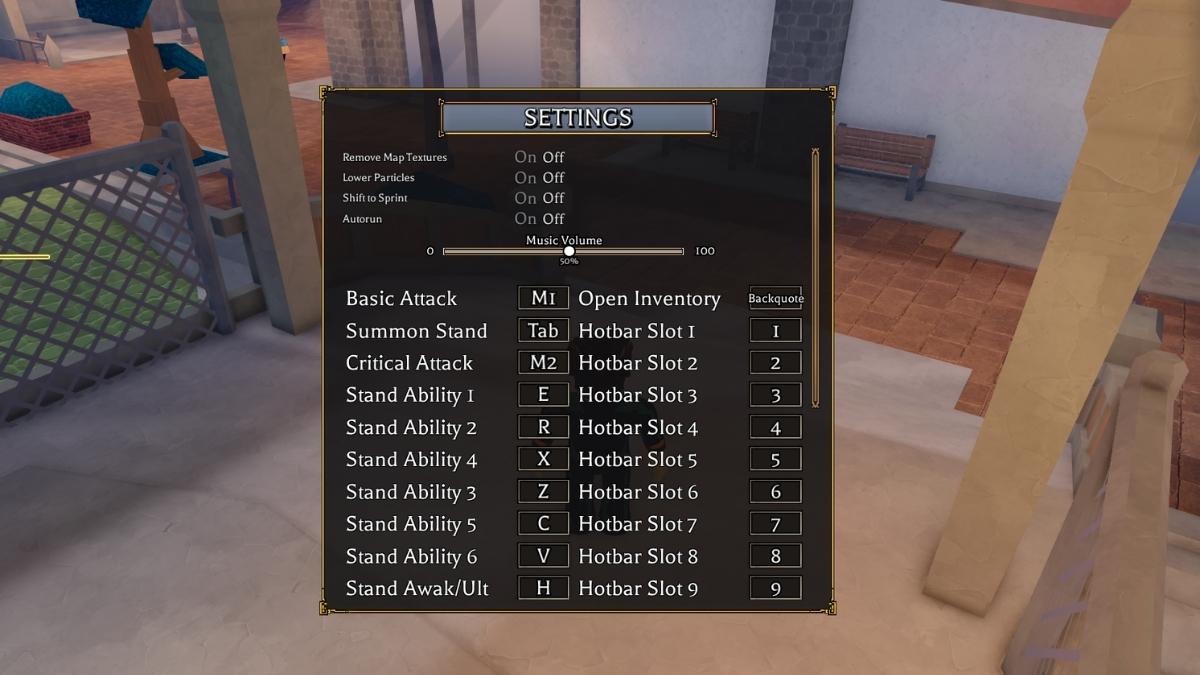
Task: Change the Stand Ability 6 key
Action: 543,556
